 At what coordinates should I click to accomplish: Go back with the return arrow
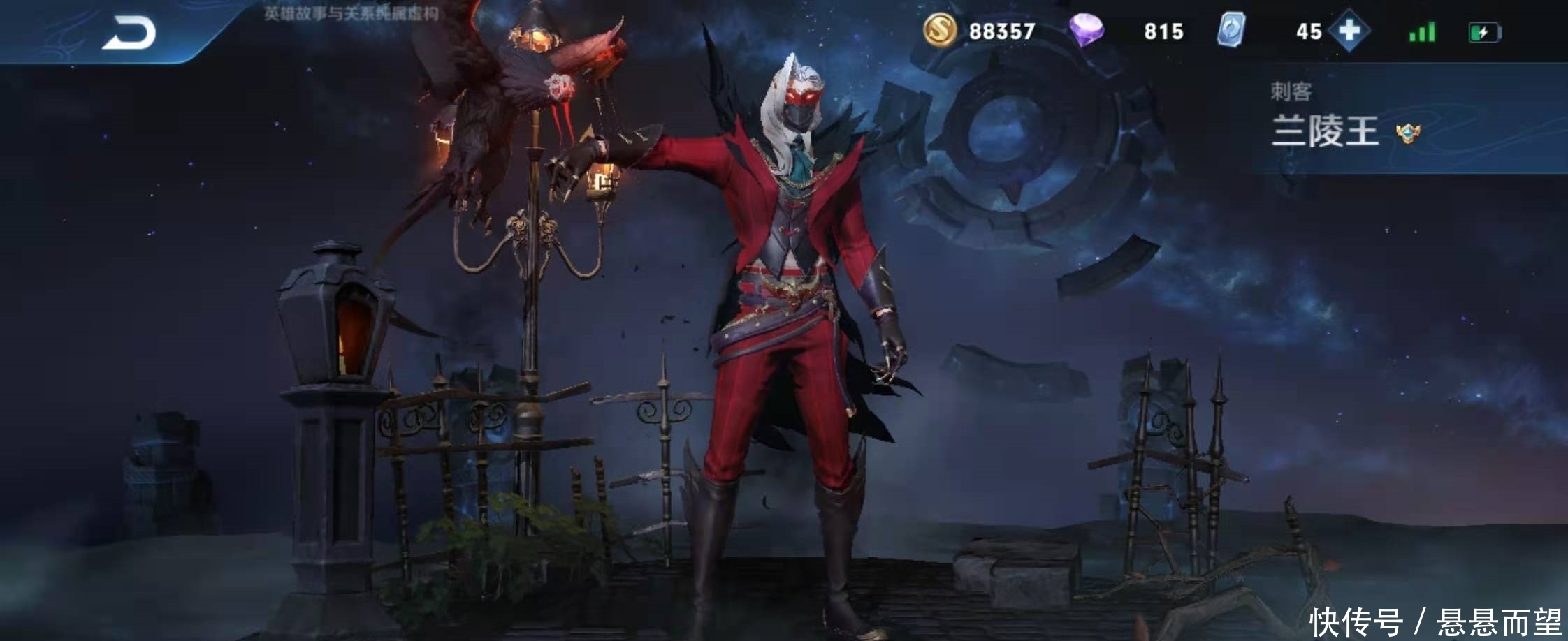(x=129, y=34)
